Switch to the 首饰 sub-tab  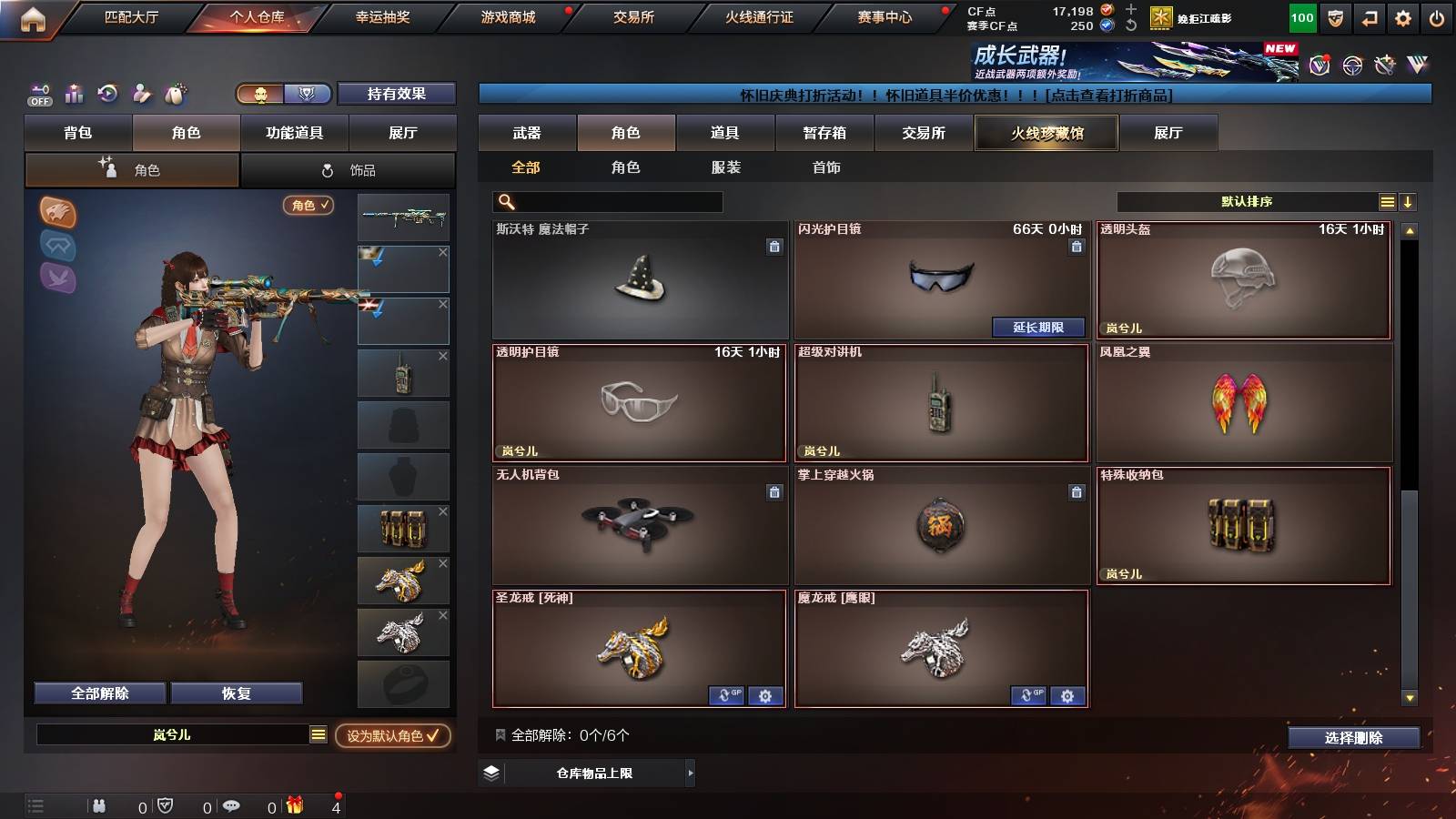click(824, 167)
